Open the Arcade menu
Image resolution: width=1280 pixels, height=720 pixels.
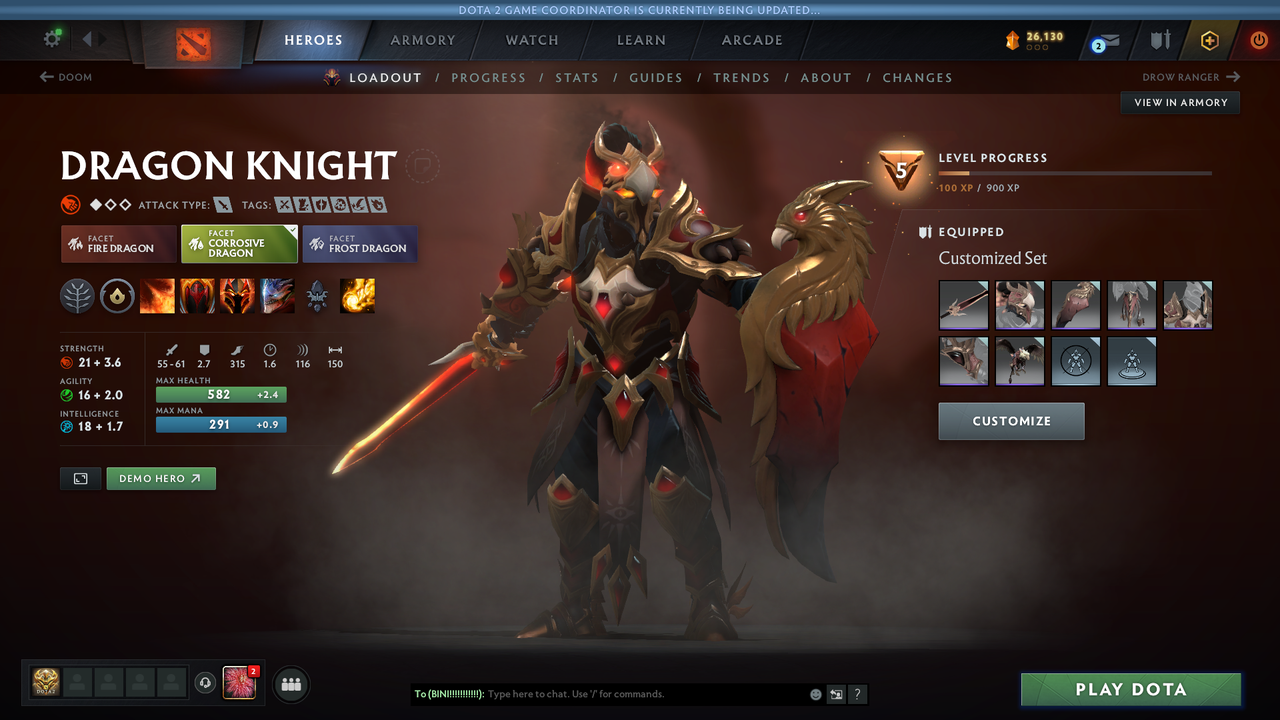click(x=751, y=40)
